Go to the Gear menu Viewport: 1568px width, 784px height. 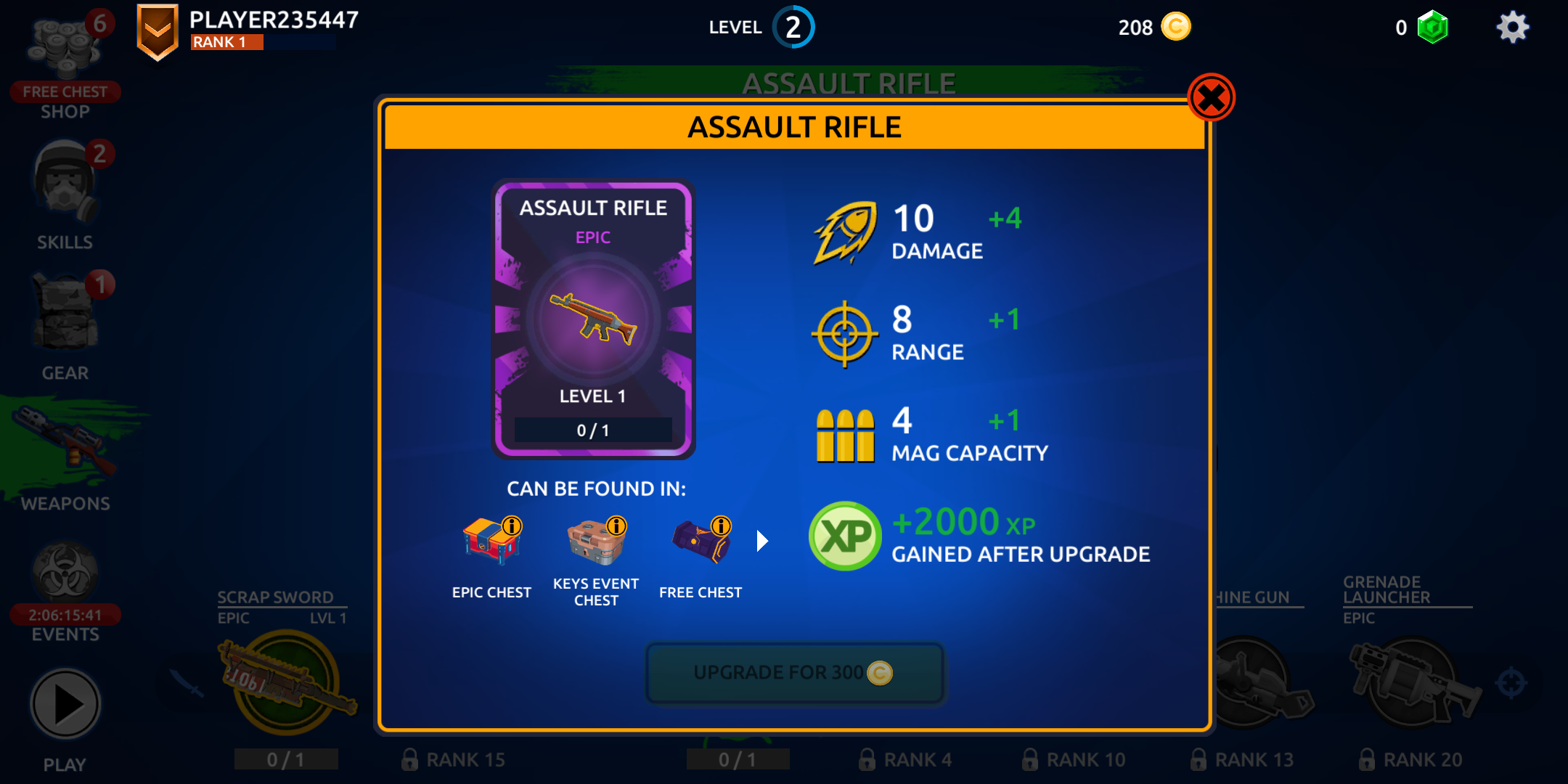pyautogui.click(x=65, y=327)
